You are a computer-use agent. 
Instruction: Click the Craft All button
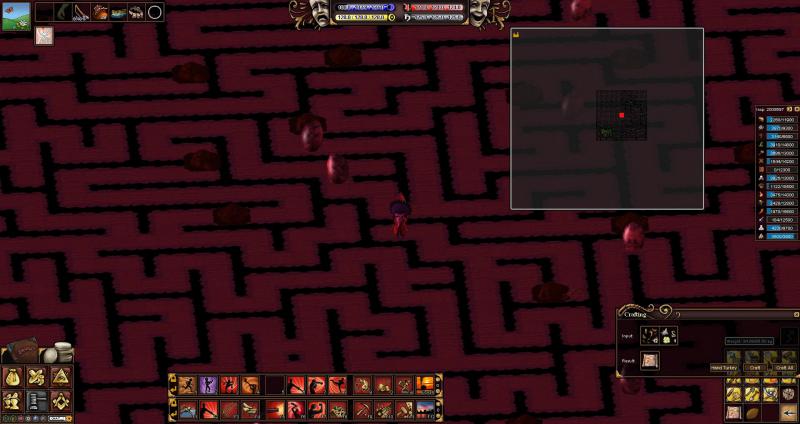(784, 367)
